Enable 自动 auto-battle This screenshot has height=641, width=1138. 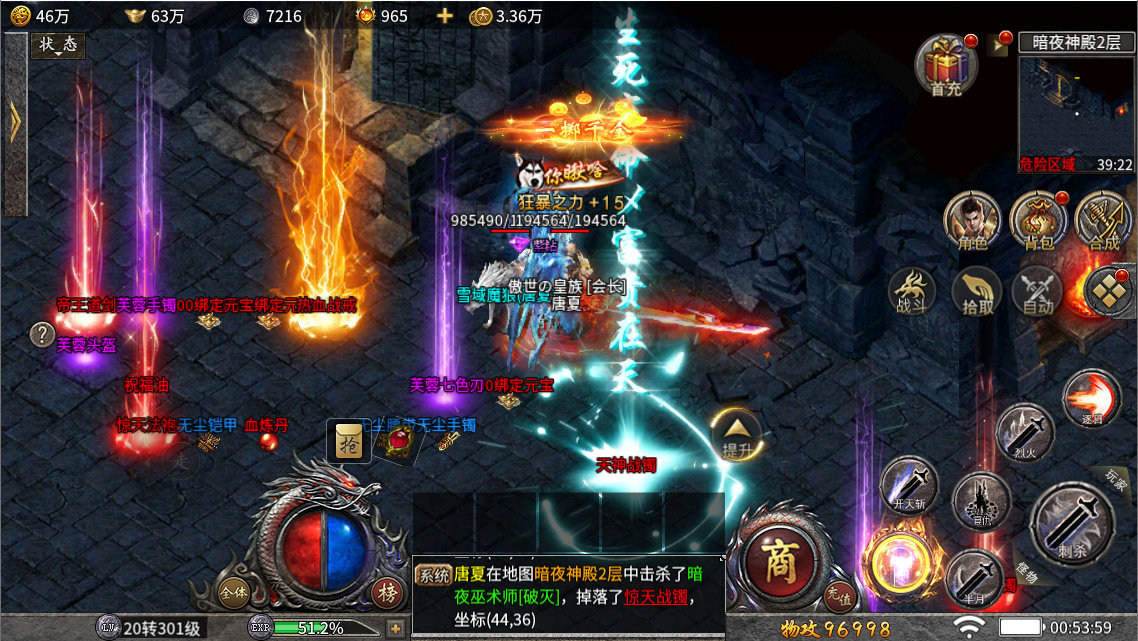point(1037,292)
